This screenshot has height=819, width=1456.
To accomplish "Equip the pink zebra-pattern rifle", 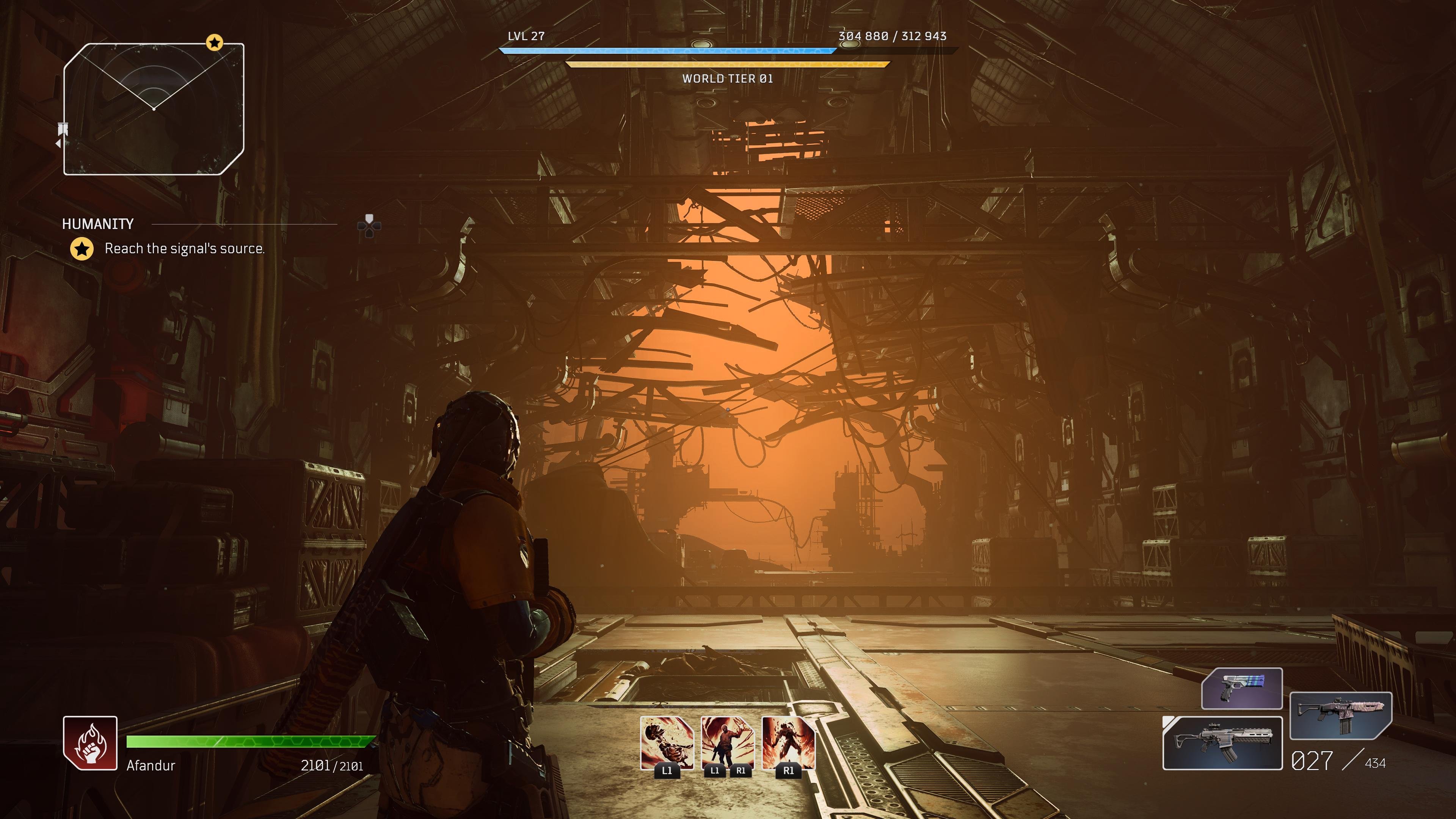I will pyautogui.click(x=1340, y=715).
